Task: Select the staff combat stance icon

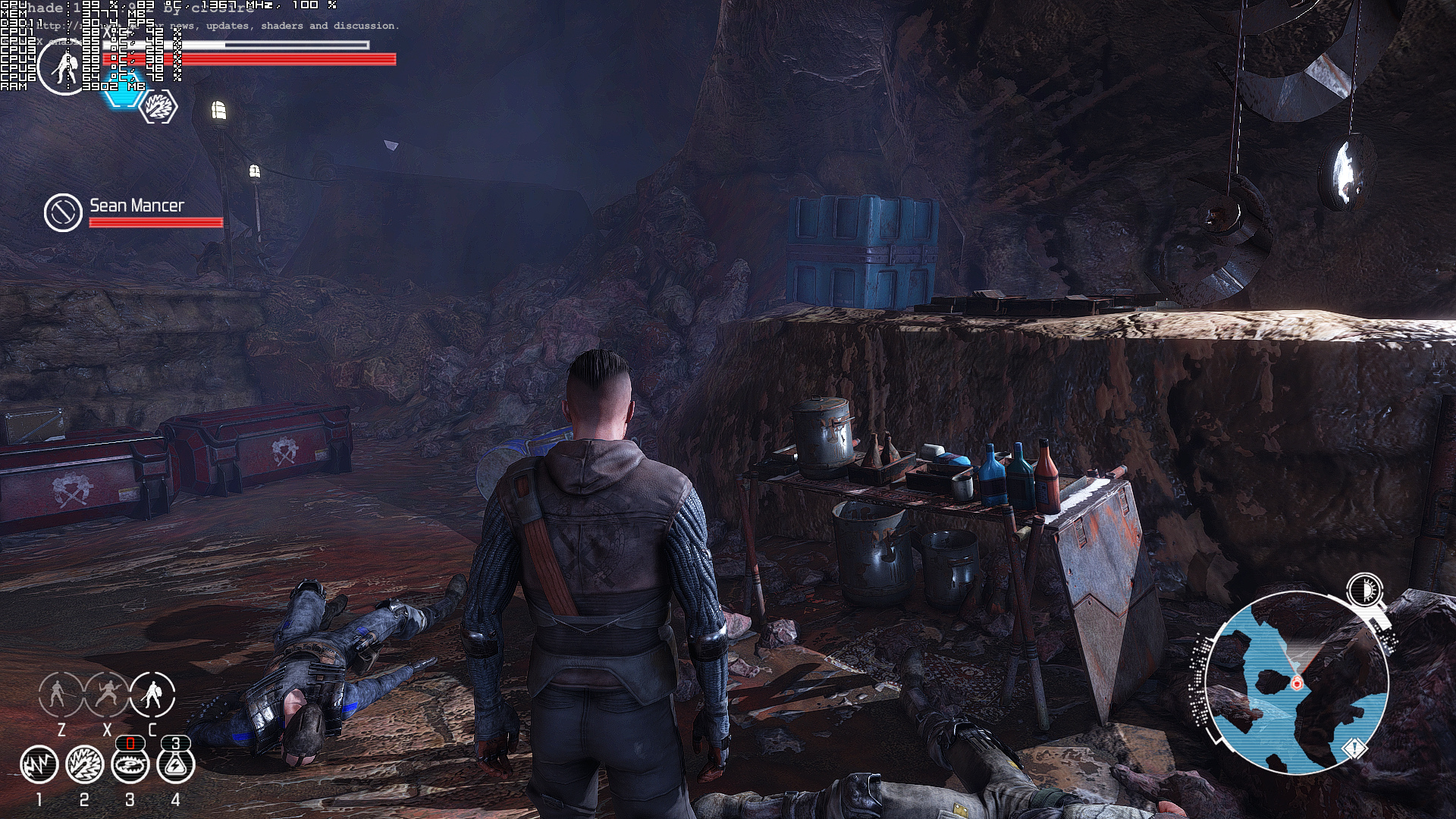Action: tap(61, 694)
